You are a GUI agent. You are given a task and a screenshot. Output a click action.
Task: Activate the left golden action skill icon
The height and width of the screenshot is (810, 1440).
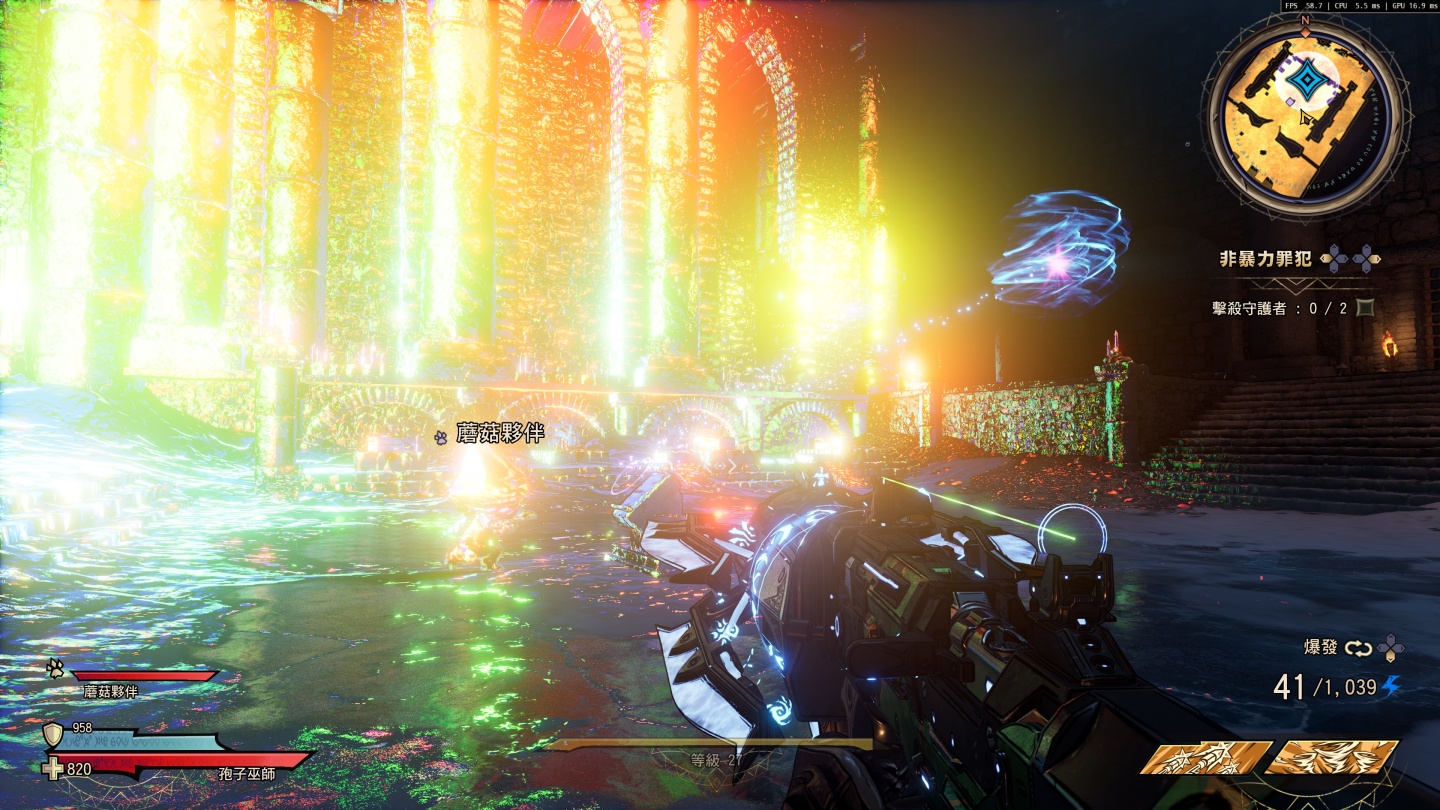[1207, 759]
